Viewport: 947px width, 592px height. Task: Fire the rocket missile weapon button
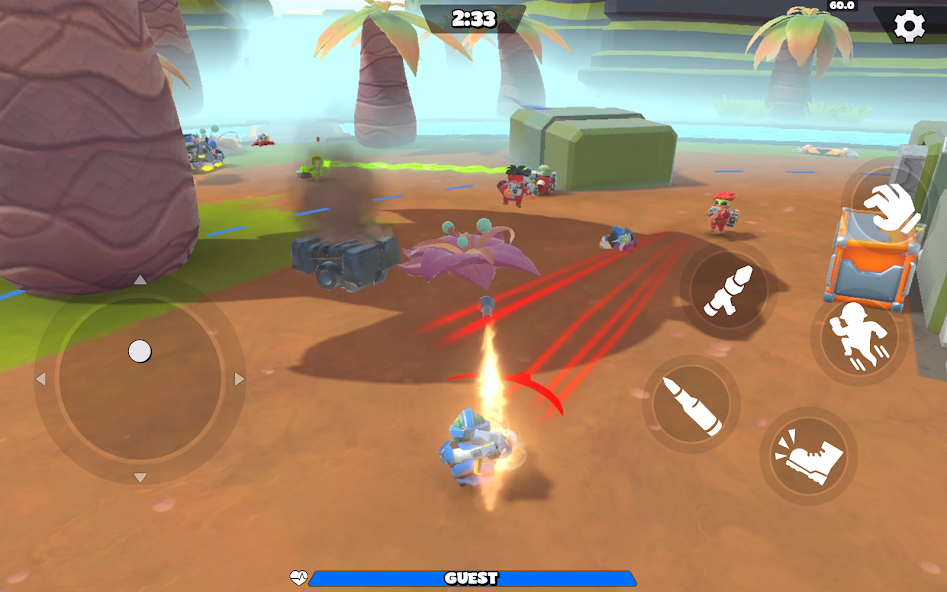click(x=728, y=291)
